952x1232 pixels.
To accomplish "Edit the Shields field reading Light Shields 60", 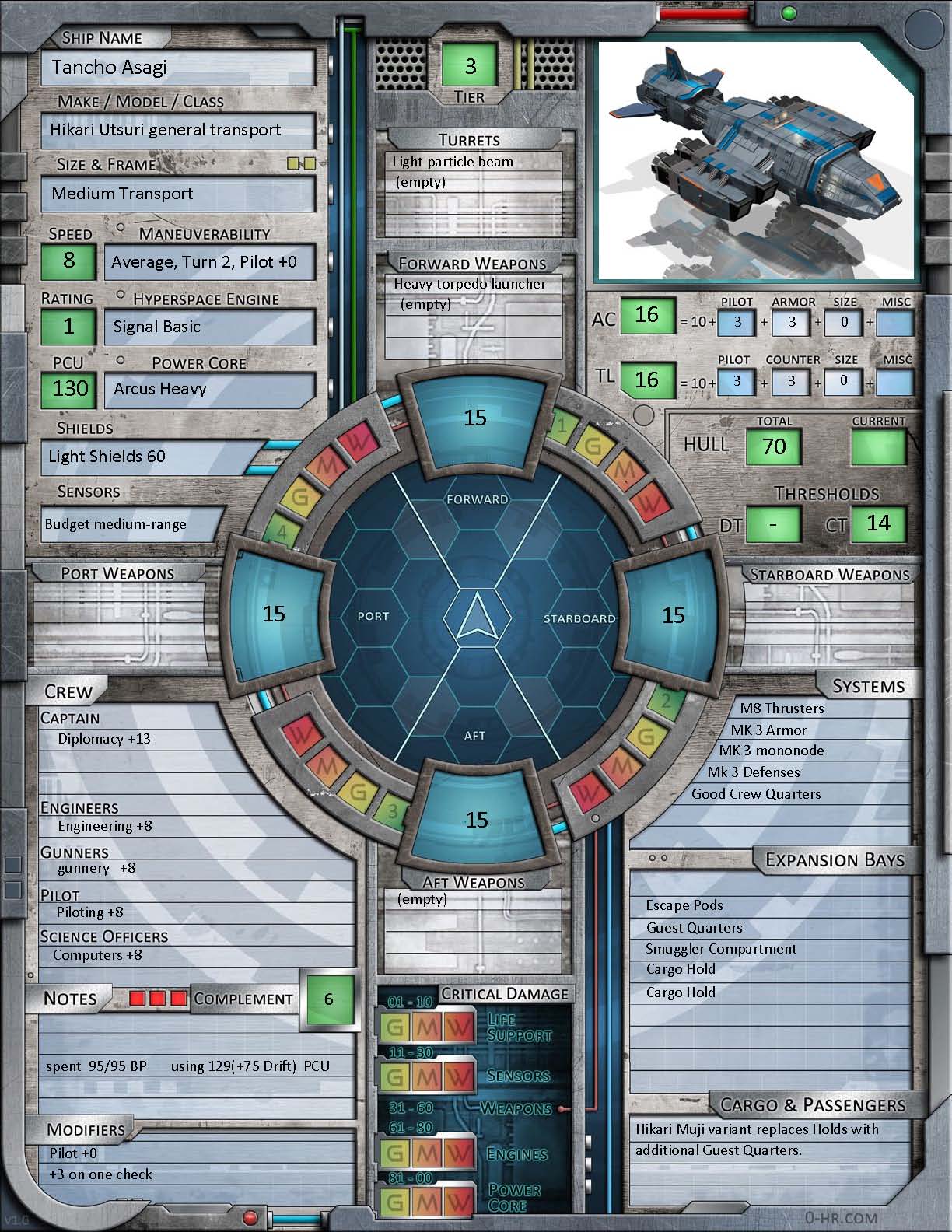I will [x=152, y=457].
